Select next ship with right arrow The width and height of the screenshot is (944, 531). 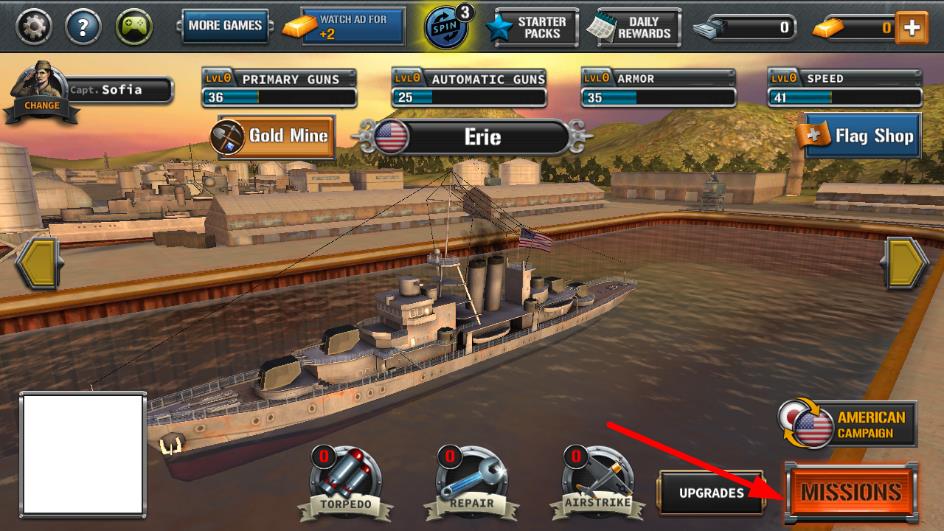[906, 264]
